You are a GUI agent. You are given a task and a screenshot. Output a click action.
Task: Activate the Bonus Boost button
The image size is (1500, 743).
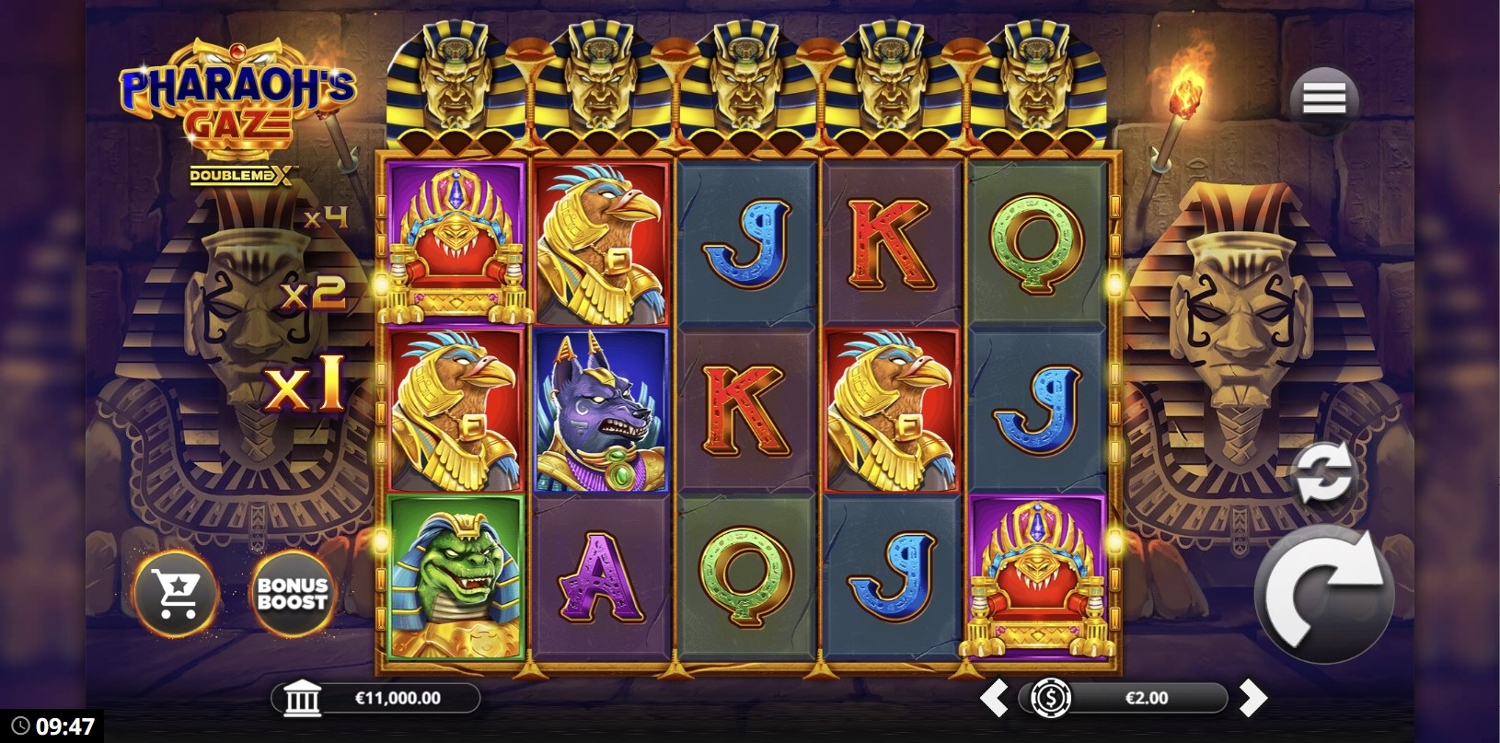292,593
